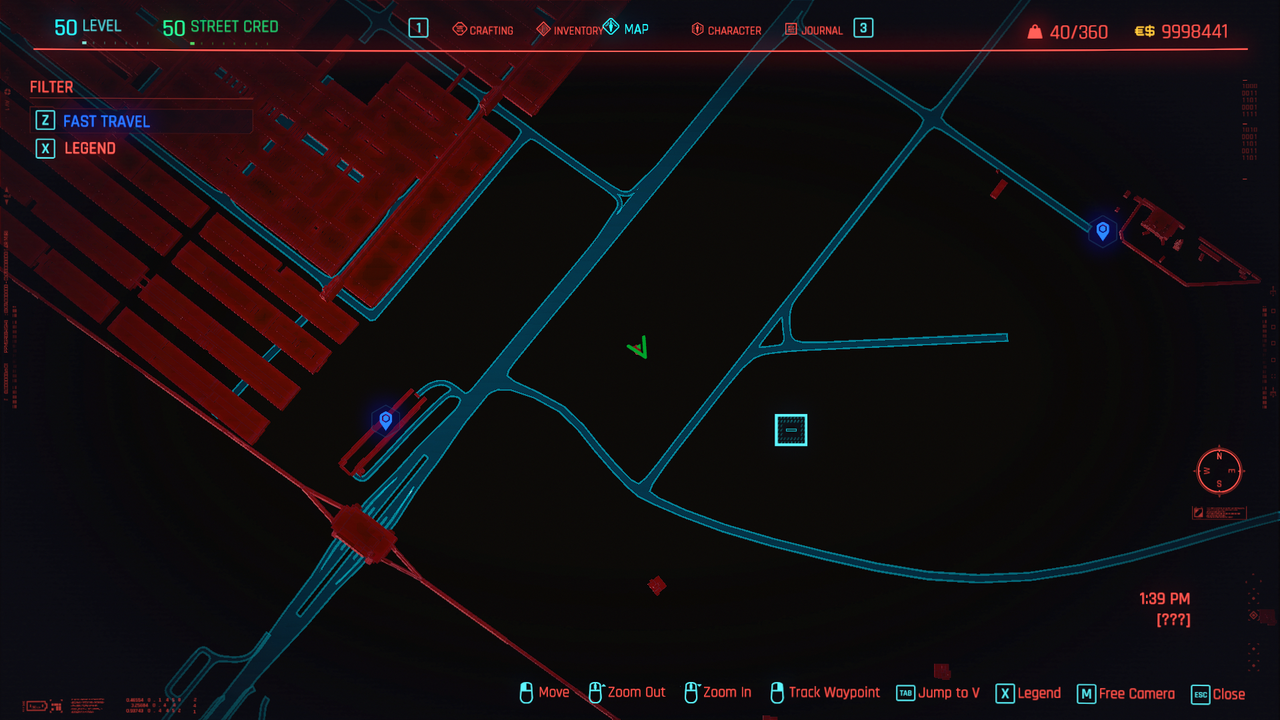This screenshot has height=720, width=1280.
Task: Select the fast travel marker beside the fenced compound
Action: pyautogui.click(x=1102, y=231)
